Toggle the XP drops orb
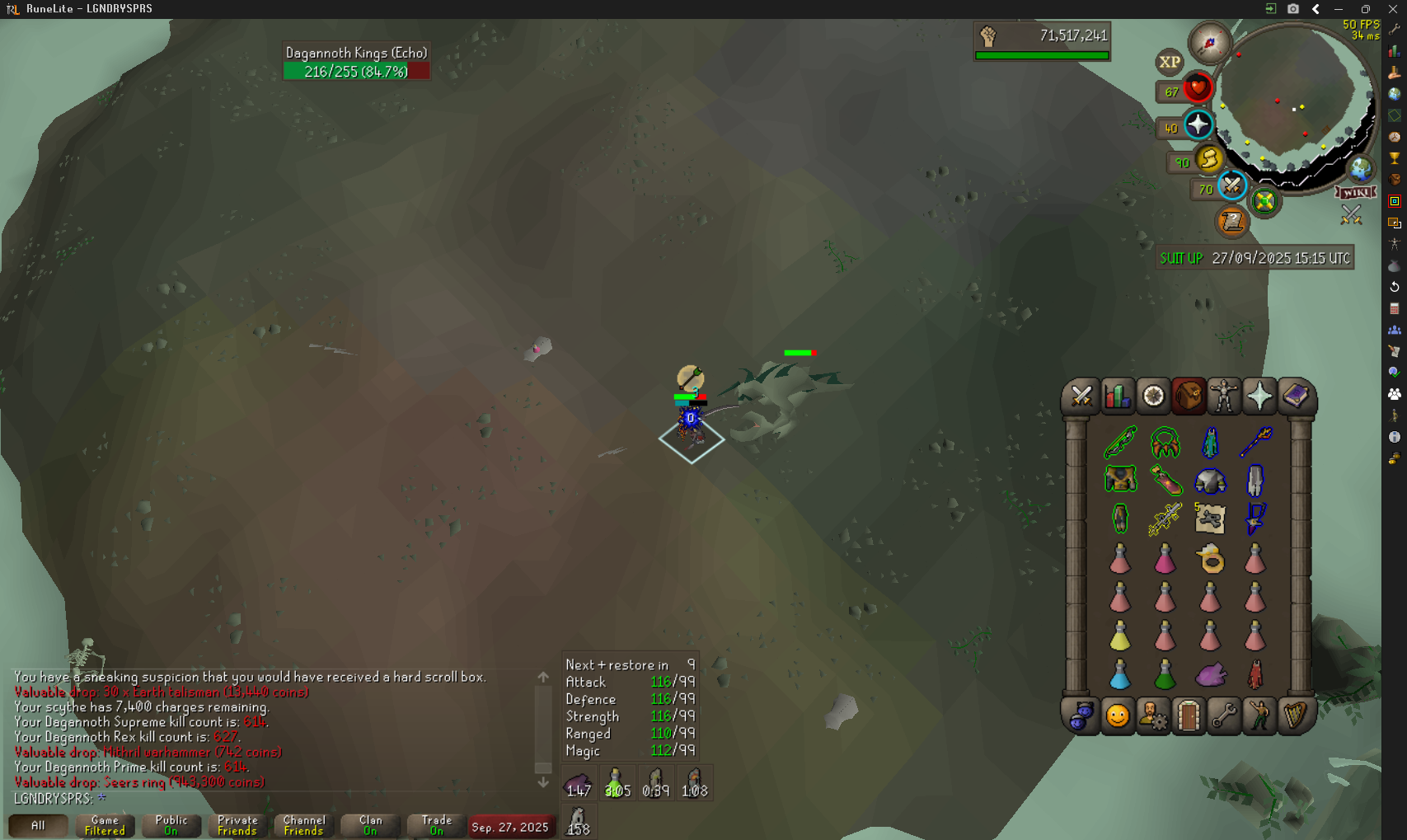This screenshot has height=840, width=1407. (x=1170, y=62)
